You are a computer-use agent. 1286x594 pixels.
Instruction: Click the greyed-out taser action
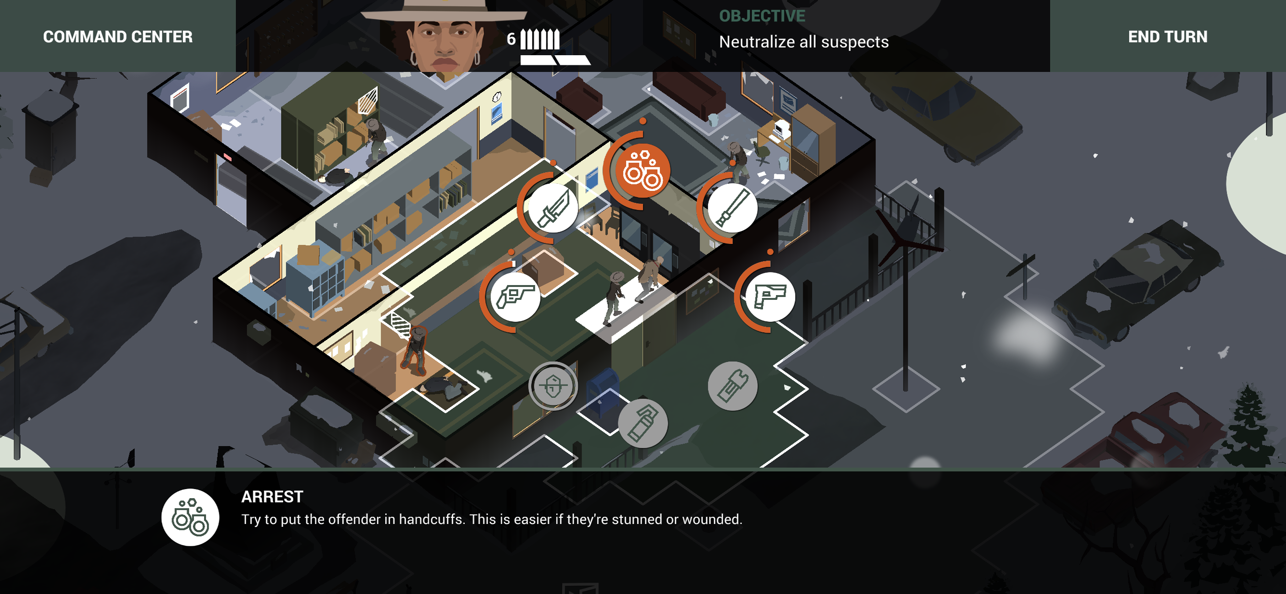732,386
